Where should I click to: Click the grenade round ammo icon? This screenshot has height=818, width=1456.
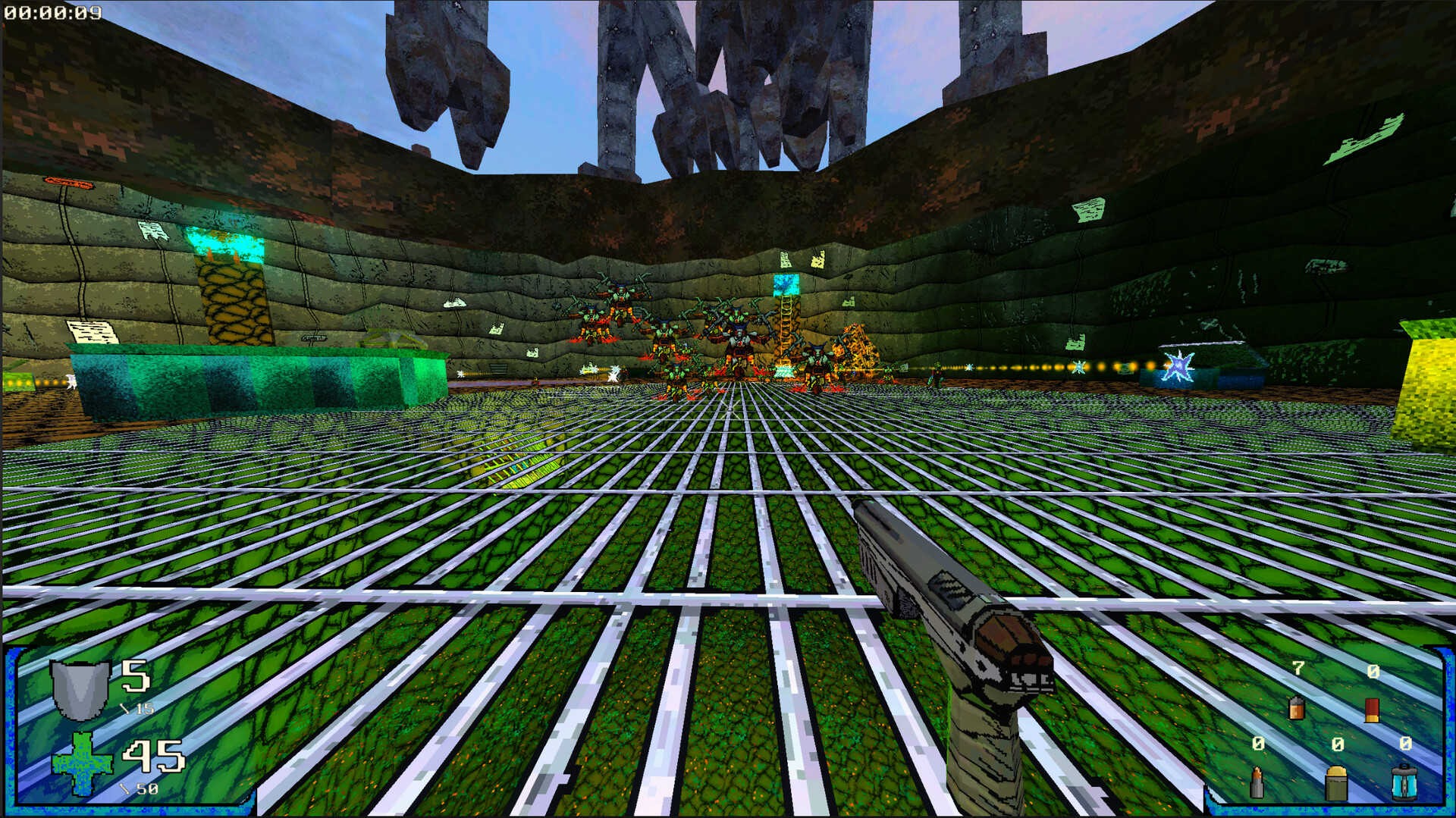[x=1336, y=783]
